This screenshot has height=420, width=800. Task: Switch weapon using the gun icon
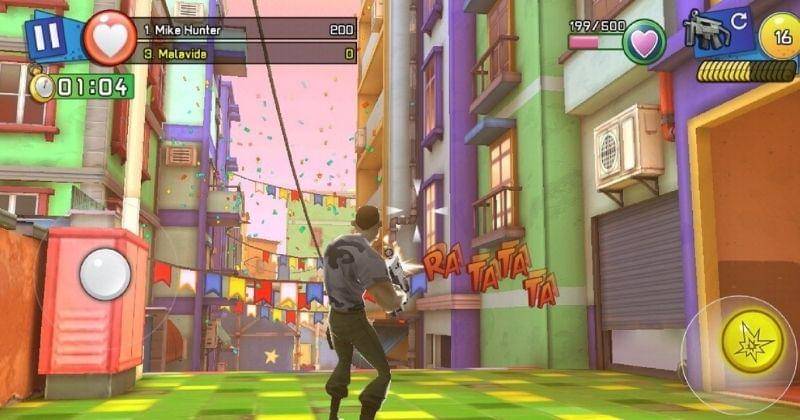point(710,29)
